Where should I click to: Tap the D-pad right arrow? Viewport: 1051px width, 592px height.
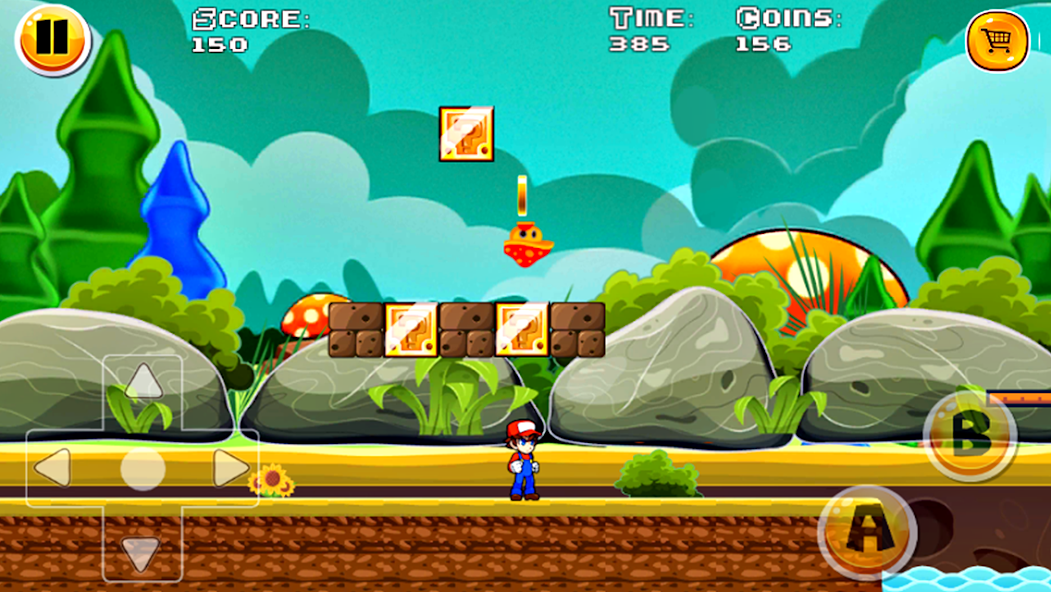[x=230, y=467]
